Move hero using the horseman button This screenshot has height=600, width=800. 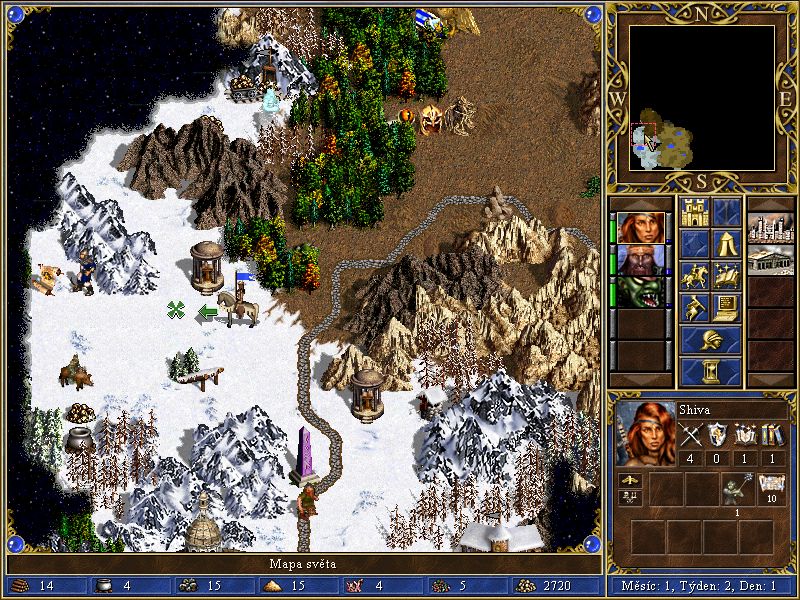click(694, 275)
